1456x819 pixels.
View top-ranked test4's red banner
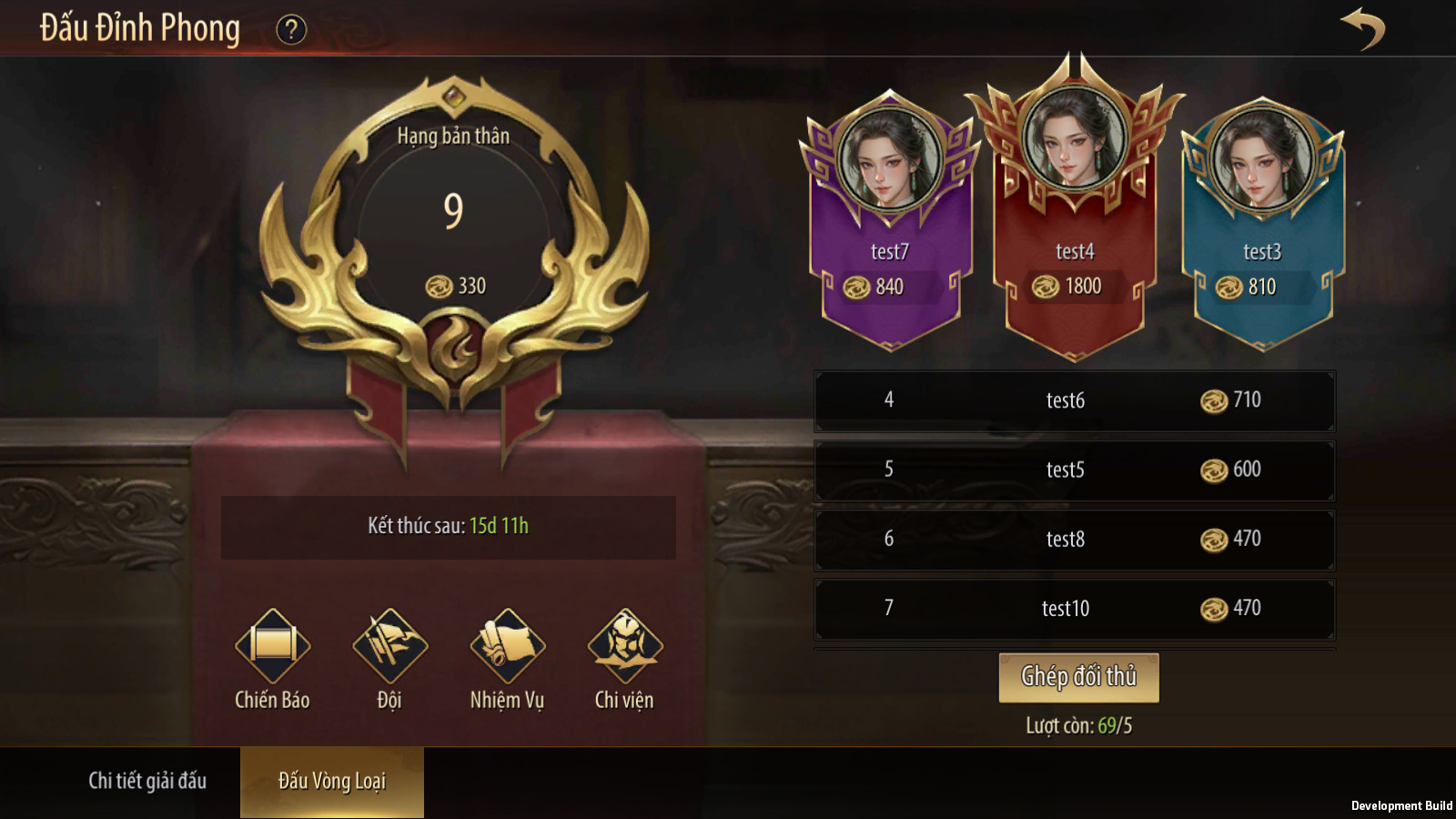pyautogui.click(x=1075, y=218)
